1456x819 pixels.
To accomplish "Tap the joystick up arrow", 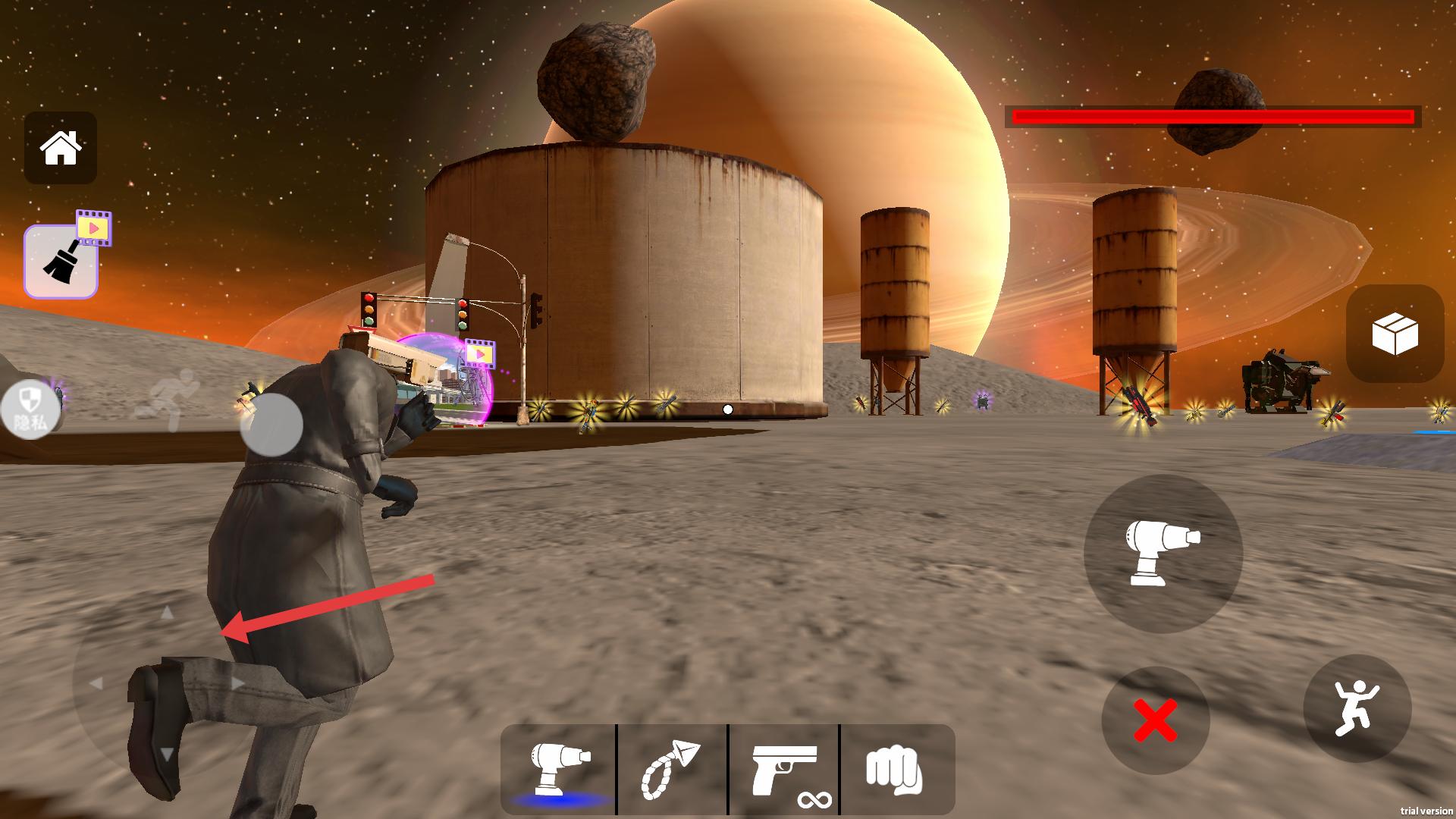I will click(x=168, y=612).
